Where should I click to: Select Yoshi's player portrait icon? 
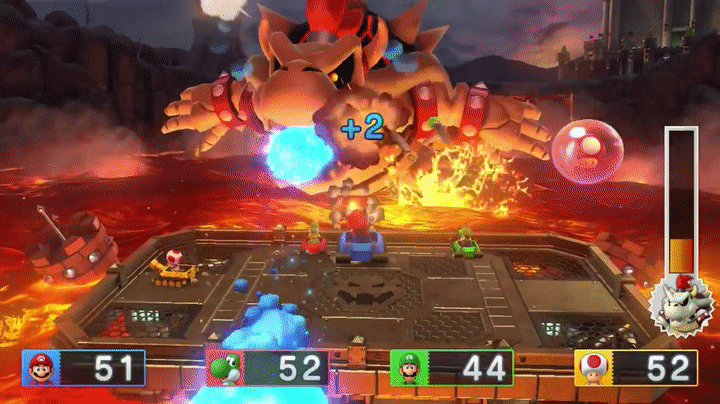(x=224, y=369)
